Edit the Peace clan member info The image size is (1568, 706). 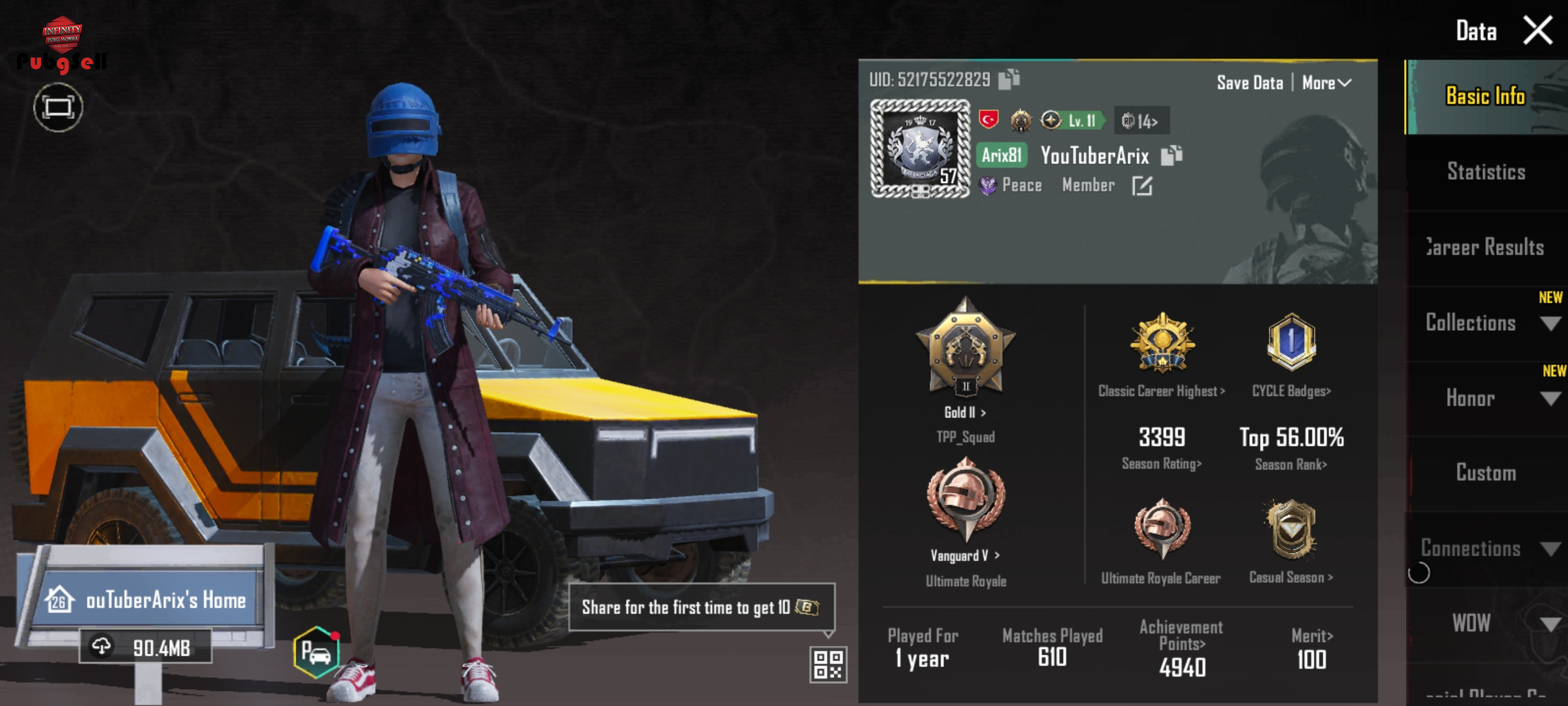click(1142, 186)
